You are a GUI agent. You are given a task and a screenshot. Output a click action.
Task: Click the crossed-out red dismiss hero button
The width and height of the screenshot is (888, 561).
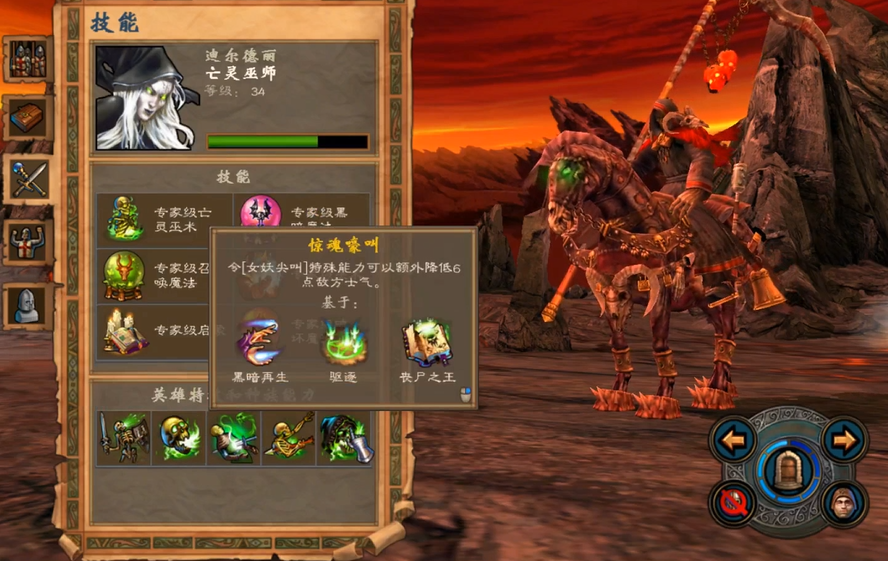pos(734,503)
